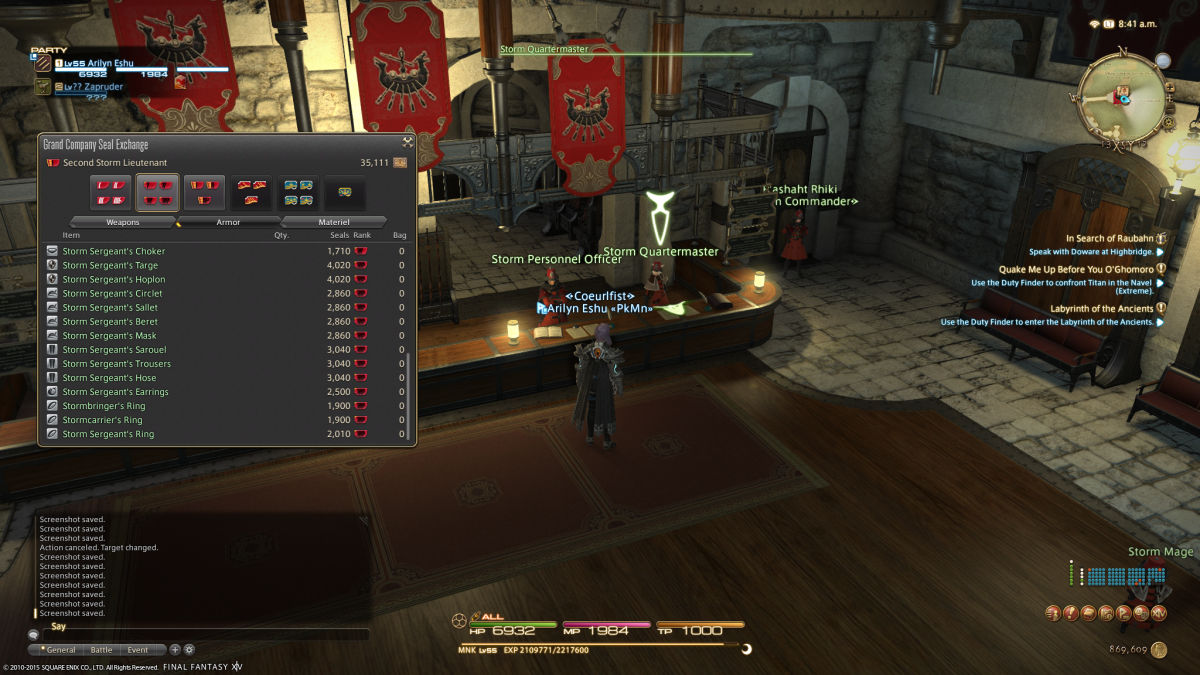The width and height of the screenshot is (1200, 675).
Task: Open chat log settings gear
Action: pos(189,650)
